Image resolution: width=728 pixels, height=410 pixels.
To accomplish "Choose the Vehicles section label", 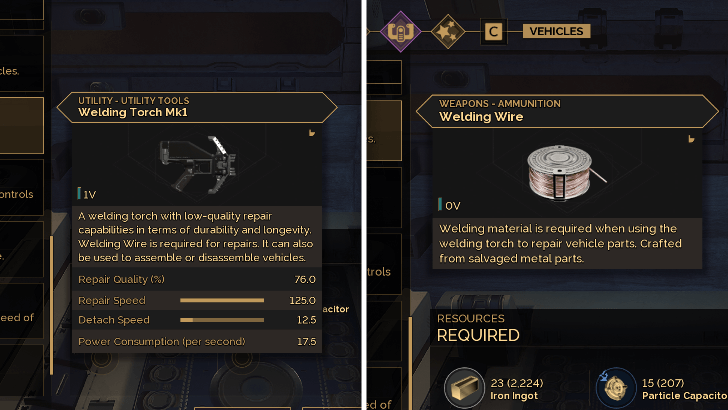I will click(x=555, y=32).
